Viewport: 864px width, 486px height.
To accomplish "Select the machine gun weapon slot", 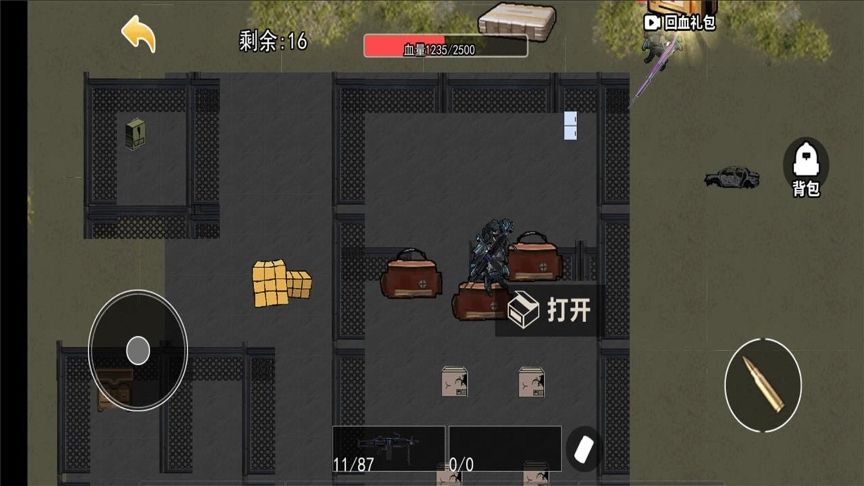I will 388,448.
